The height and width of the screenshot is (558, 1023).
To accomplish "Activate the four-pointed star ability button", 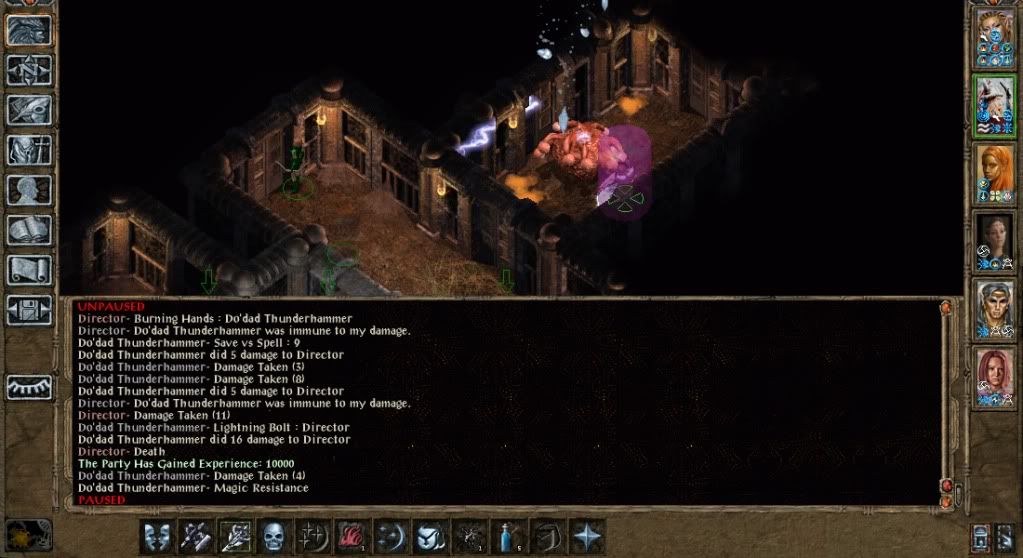I will pos(586,537).
